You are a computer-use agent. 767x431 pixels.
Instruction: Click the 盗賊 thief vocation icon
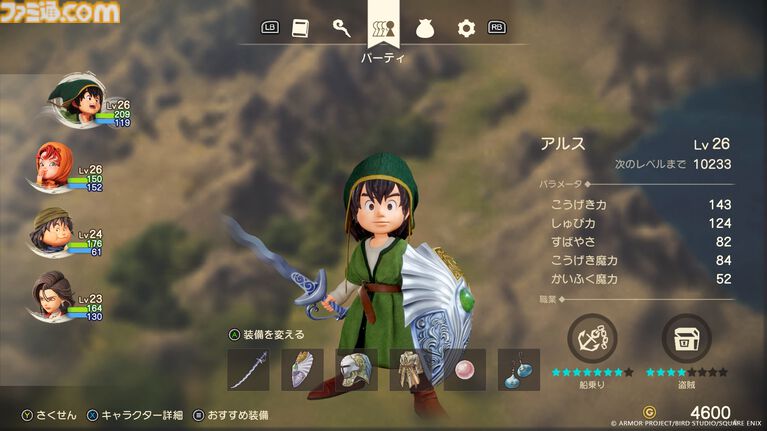[x=686, y=338]
